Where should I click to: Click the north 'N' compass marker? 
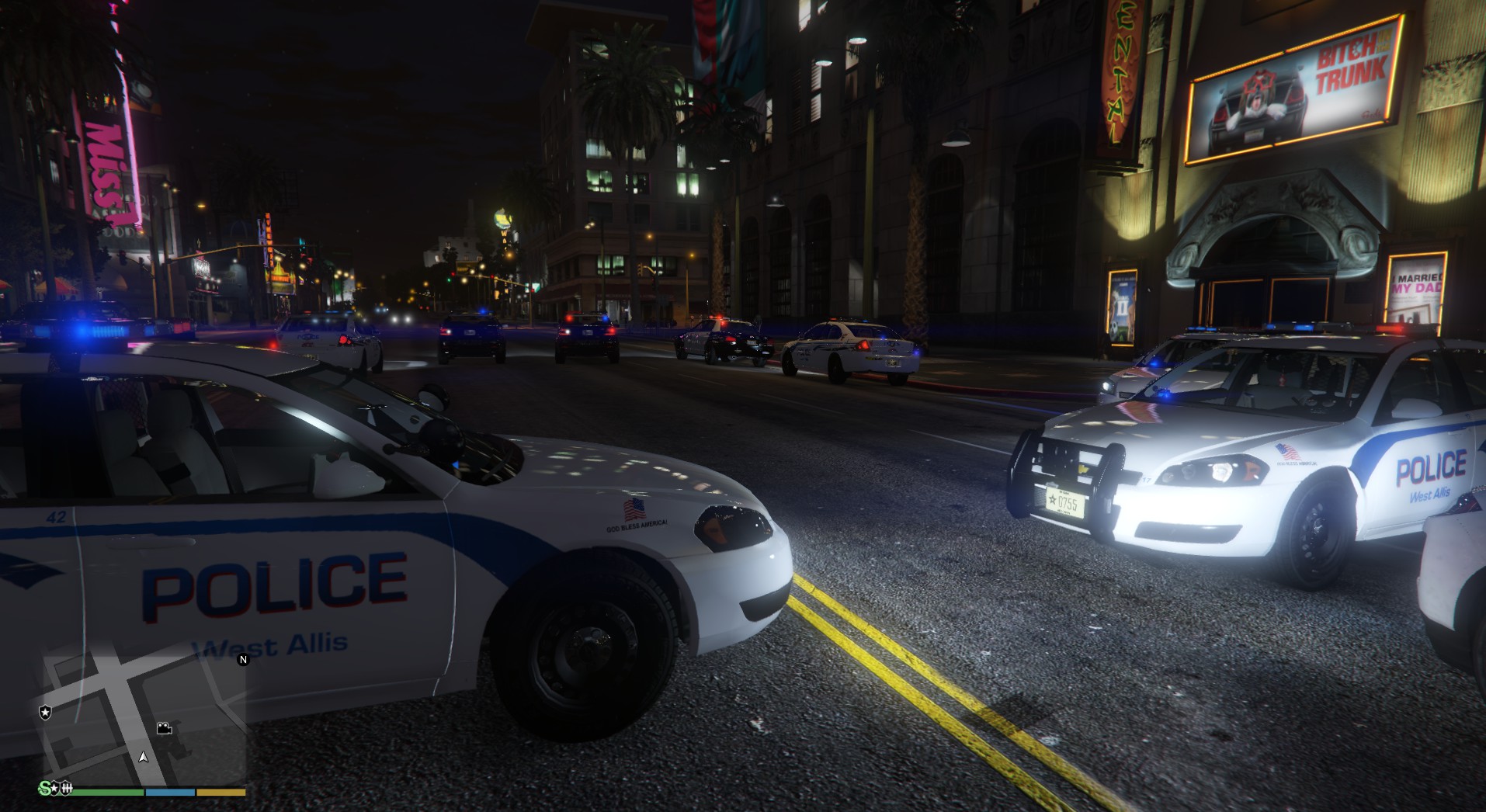pos(243,660)
